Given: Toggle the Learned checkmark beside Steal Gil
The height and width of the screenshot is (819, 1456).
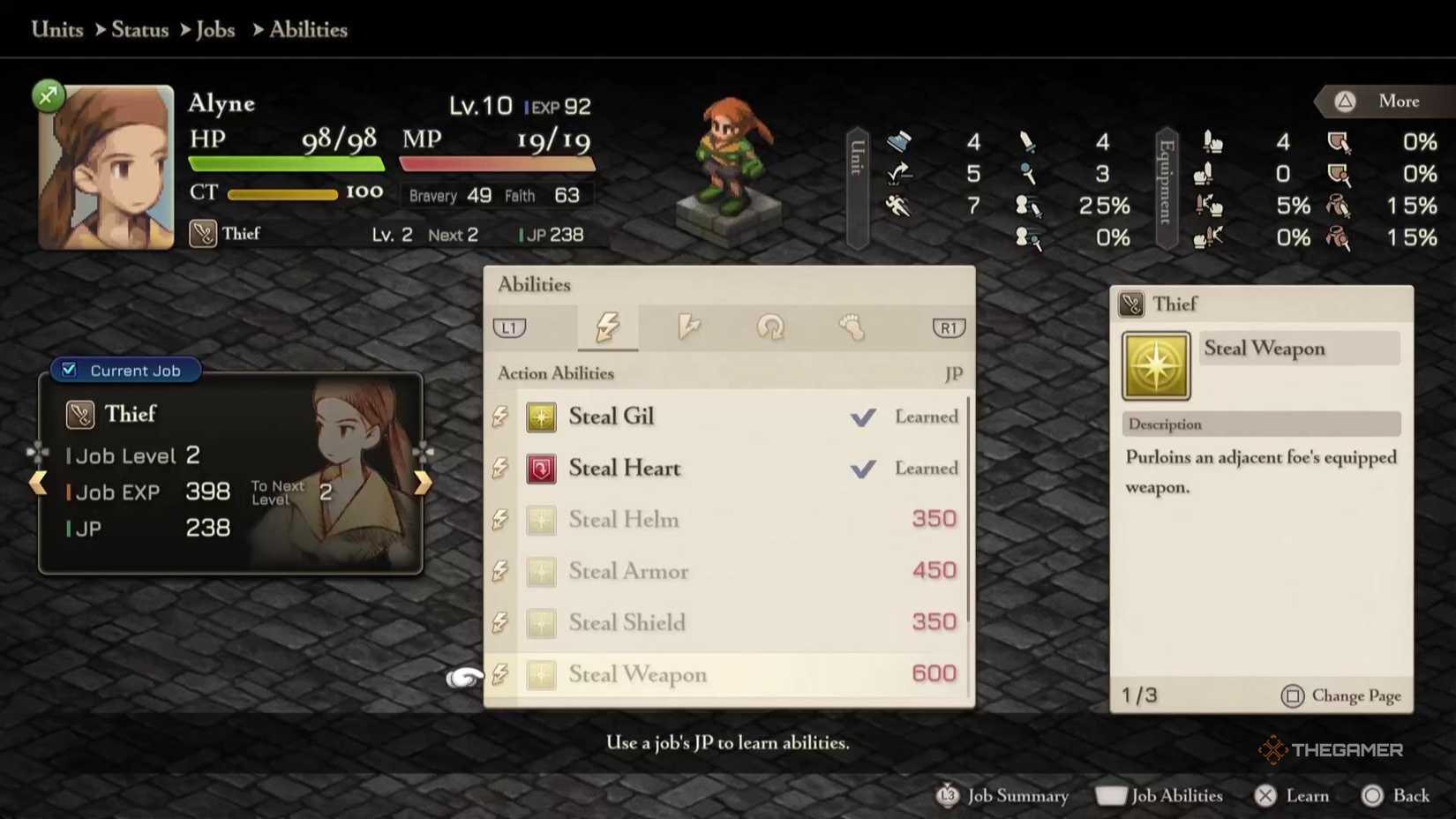Looking at the screenshot, I should click(863, 417).
